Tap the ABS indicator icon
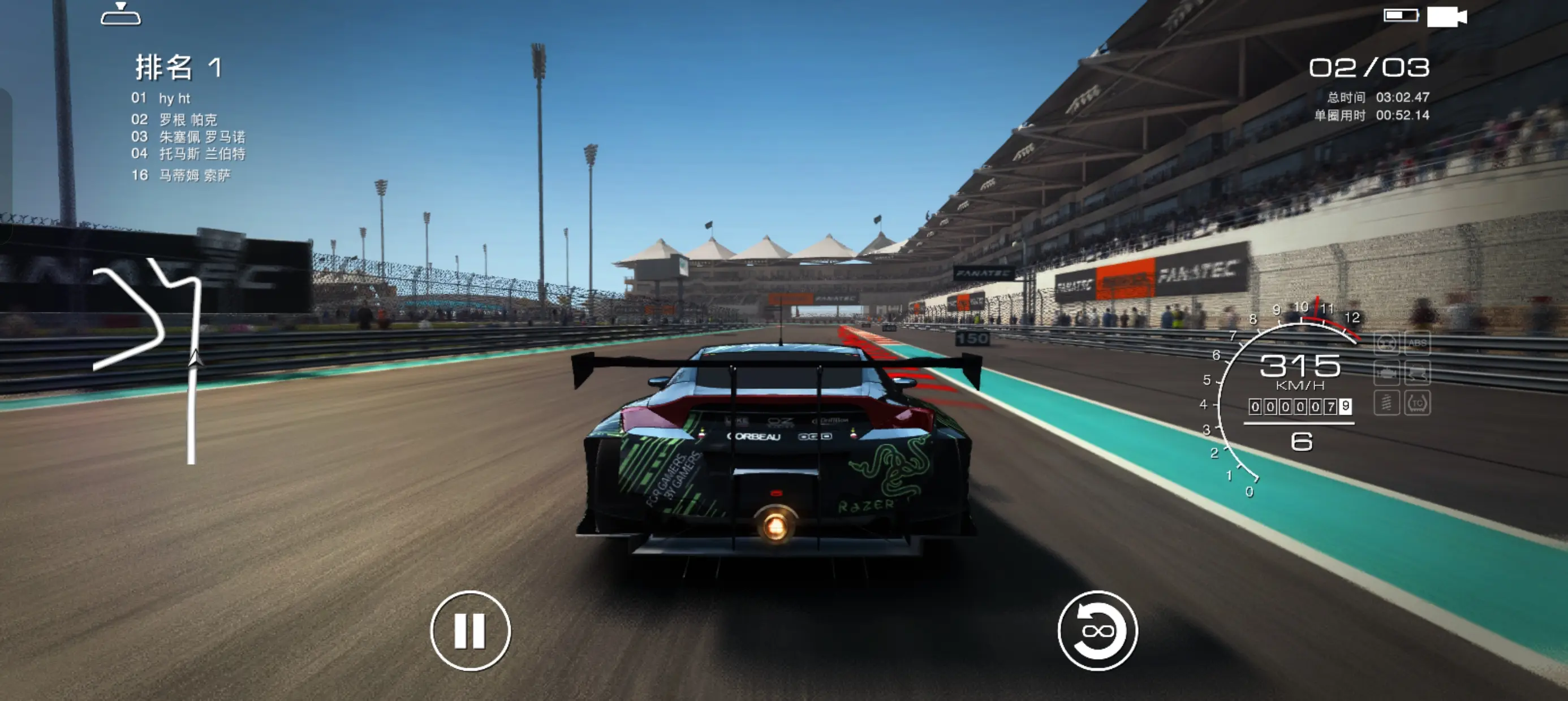This screenshot has height=701, width=1568. [1417, 343]
